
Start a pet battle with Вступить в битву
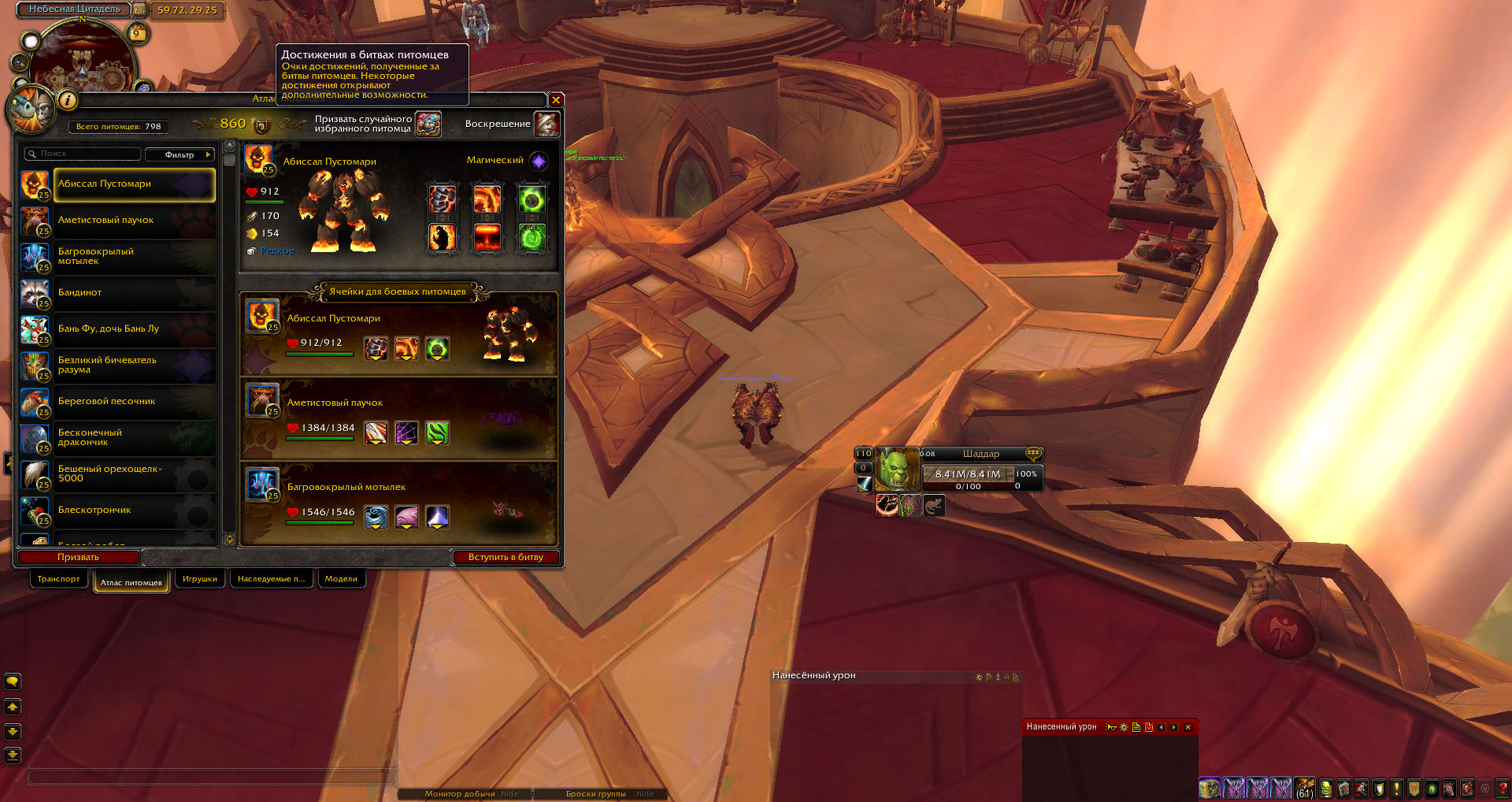(x=506, y=557)
